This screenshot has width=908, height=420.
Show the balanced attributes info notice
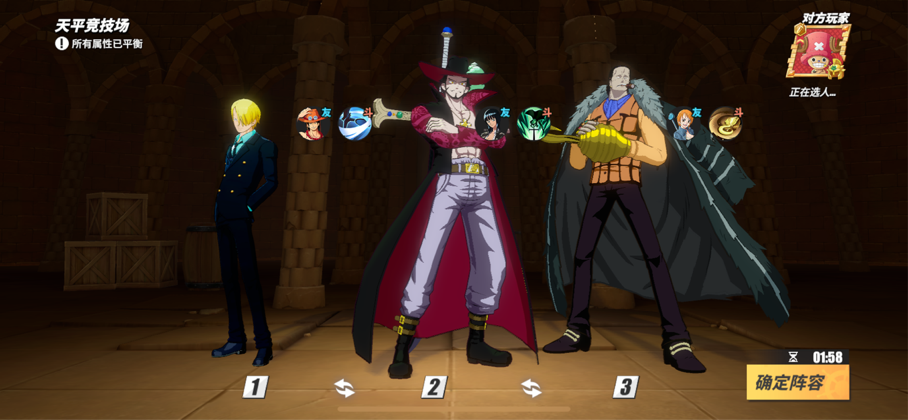click(x=62, y=44)
